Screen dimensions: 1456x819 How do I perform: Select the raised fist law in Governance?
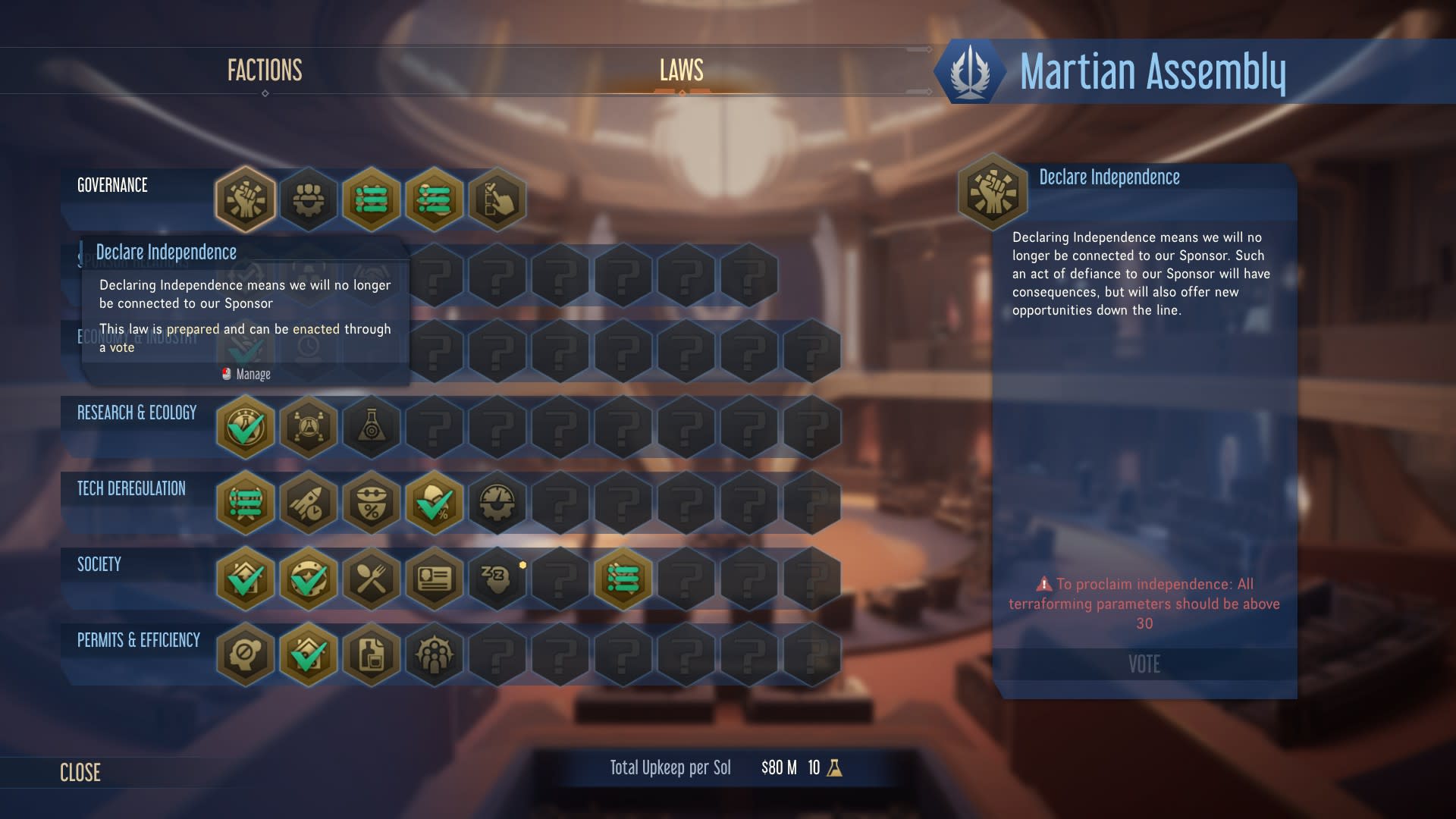pos(245,199)
